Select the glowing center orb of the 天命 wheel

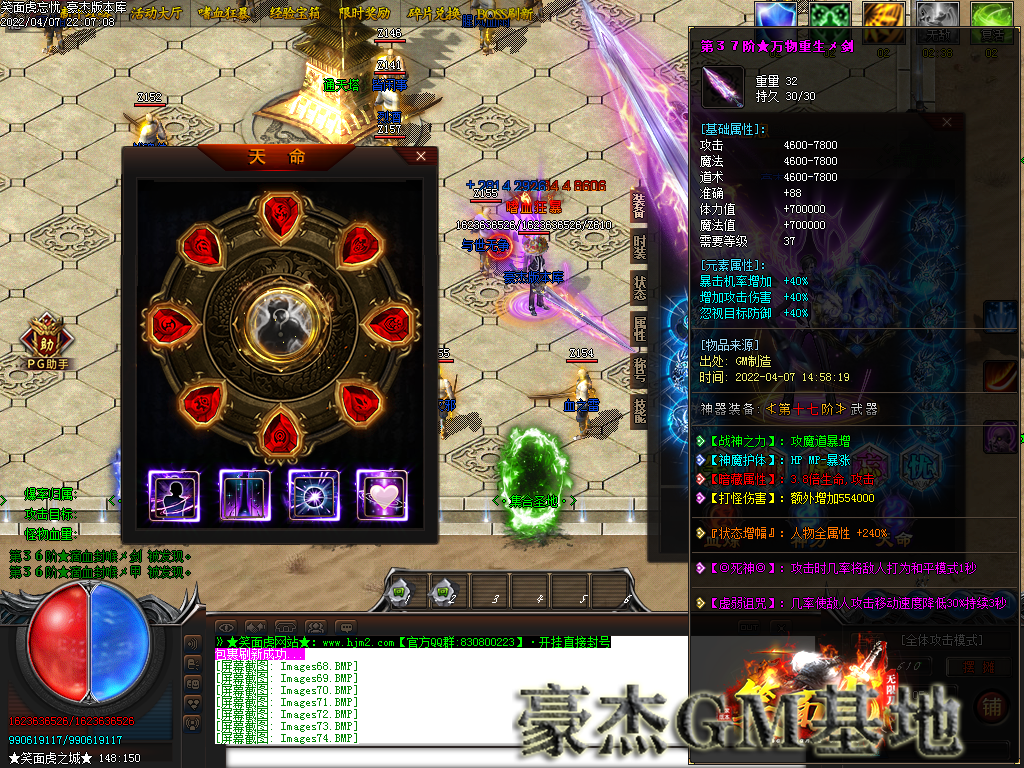(279, 321)
